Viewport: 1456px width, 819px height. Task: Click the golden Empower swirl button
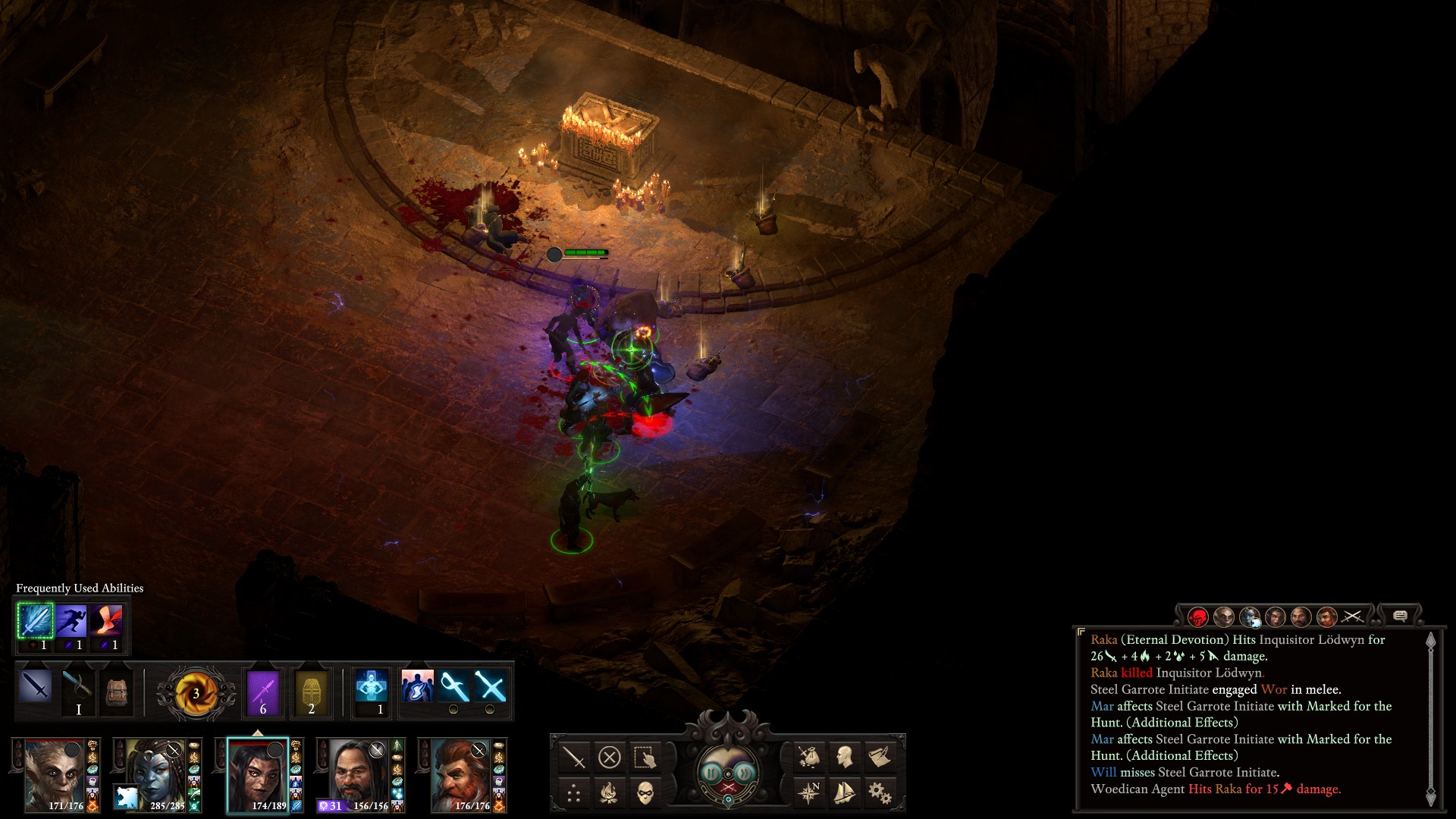pos(196,692)
